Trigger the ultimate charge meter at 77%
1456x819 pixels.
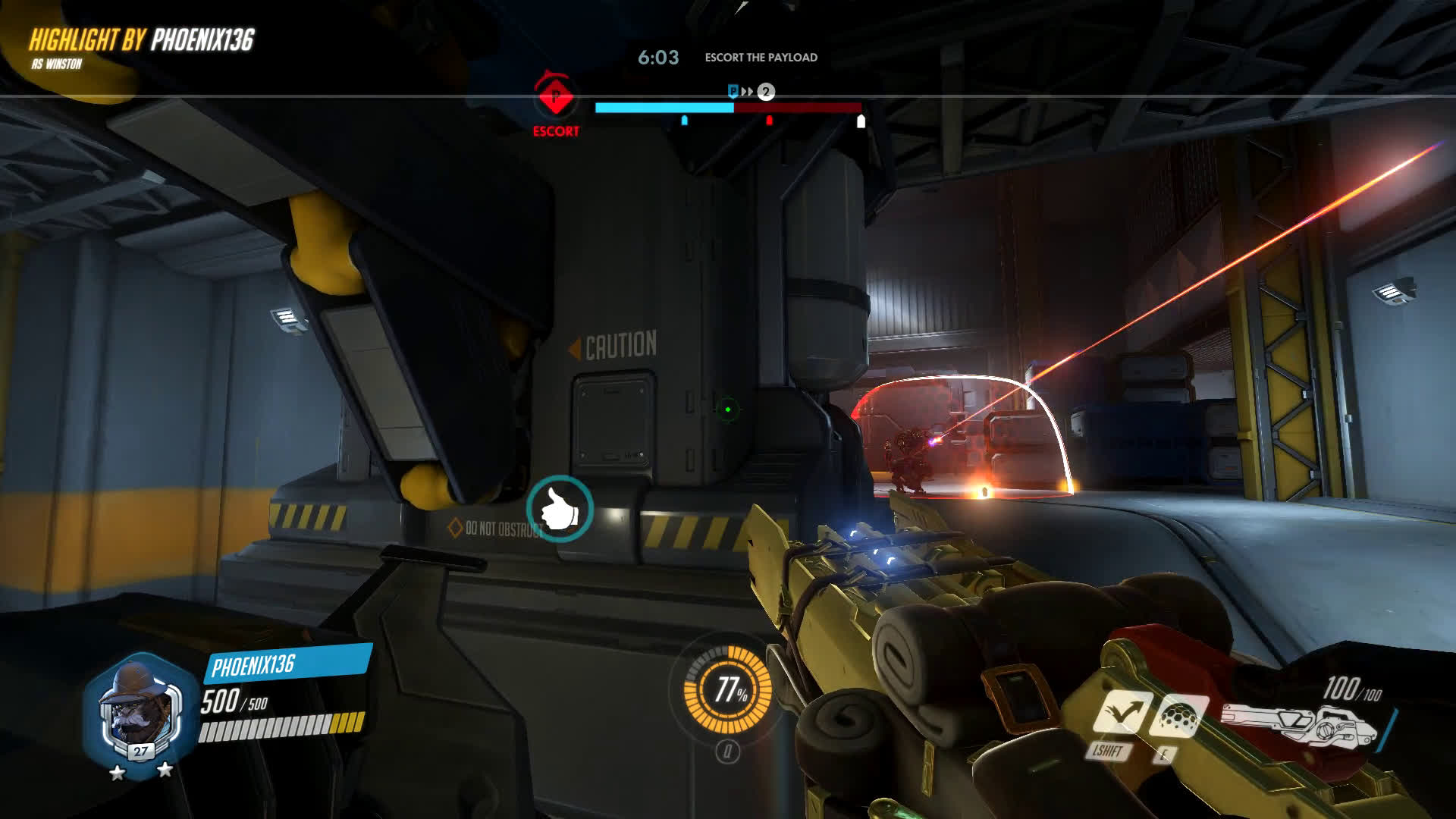[x=728, y=689]
